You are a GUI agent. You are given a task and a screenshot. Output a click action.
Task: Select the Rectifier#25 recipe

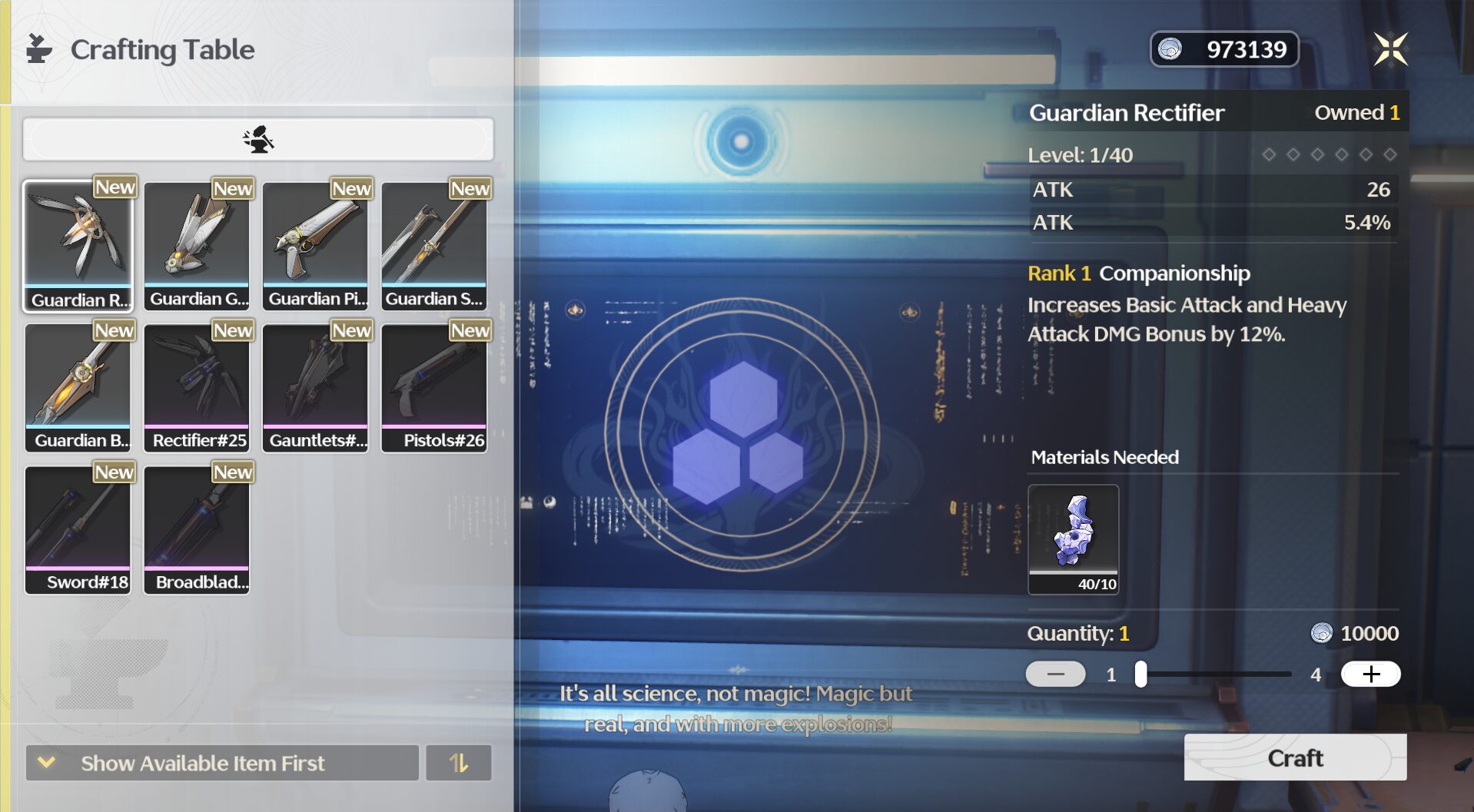(198, 388)
